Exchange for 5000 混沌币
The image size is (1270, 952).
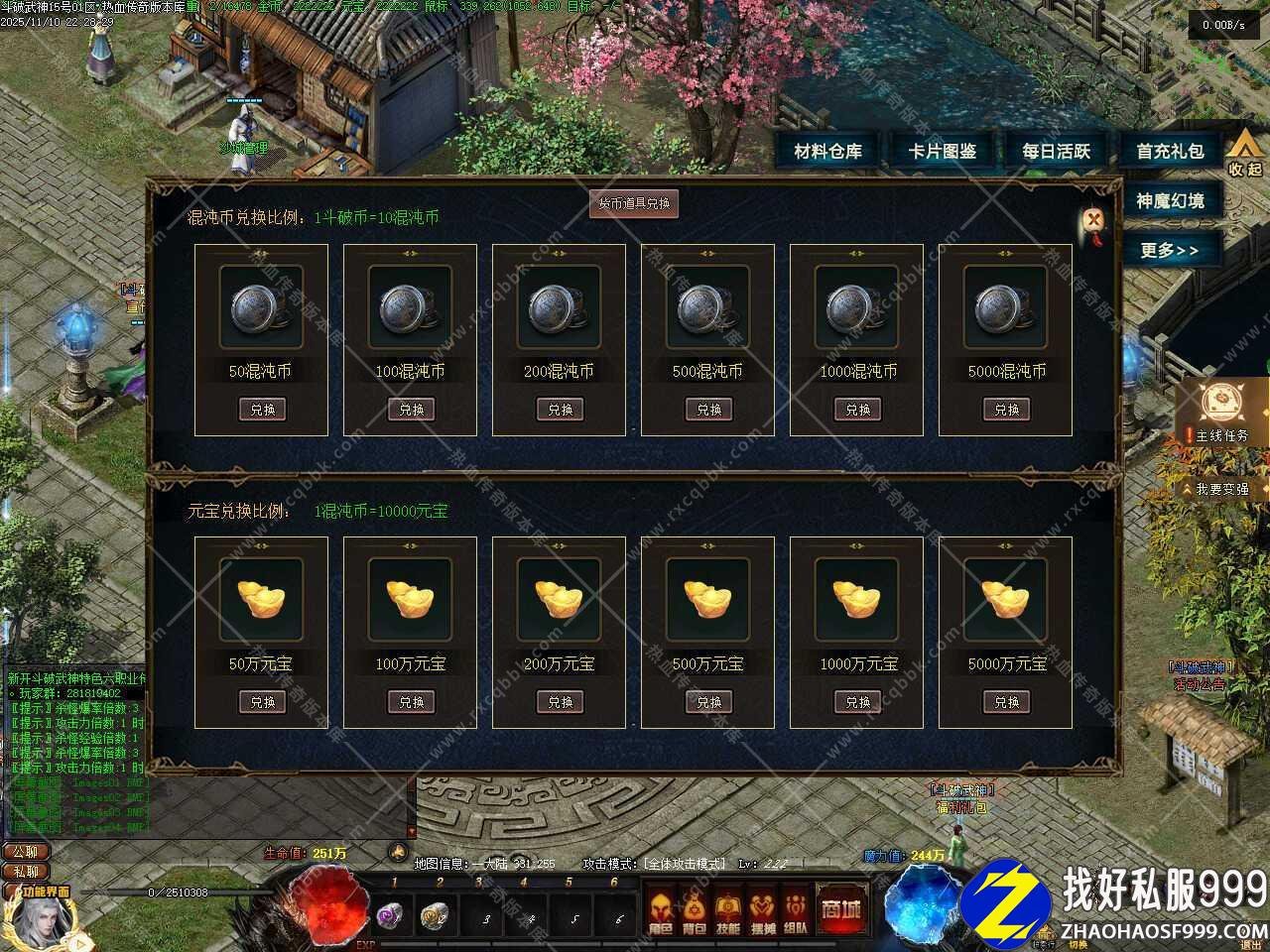(1006, 410)
